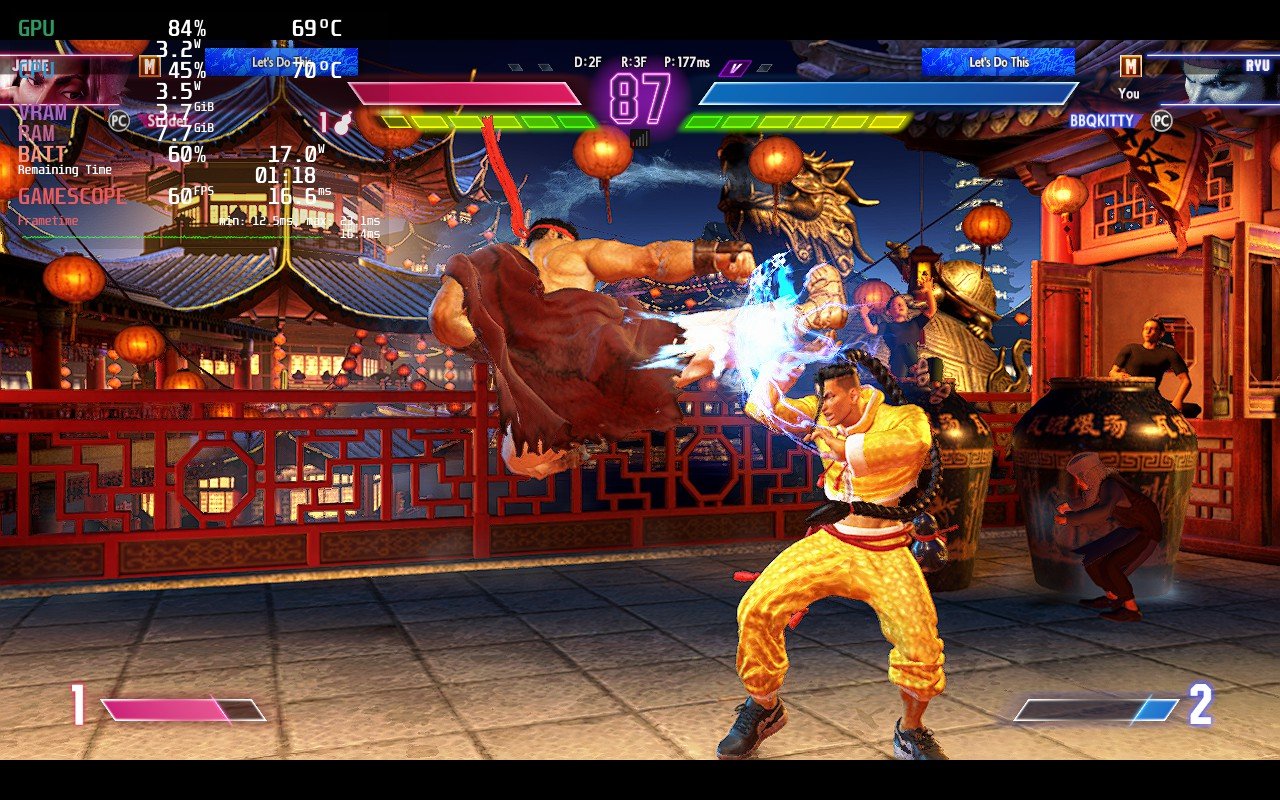Expand the R:3F rollback frame readout
Image resolution: width=1280 pixels, height=800 pixels.
(632, 60)
